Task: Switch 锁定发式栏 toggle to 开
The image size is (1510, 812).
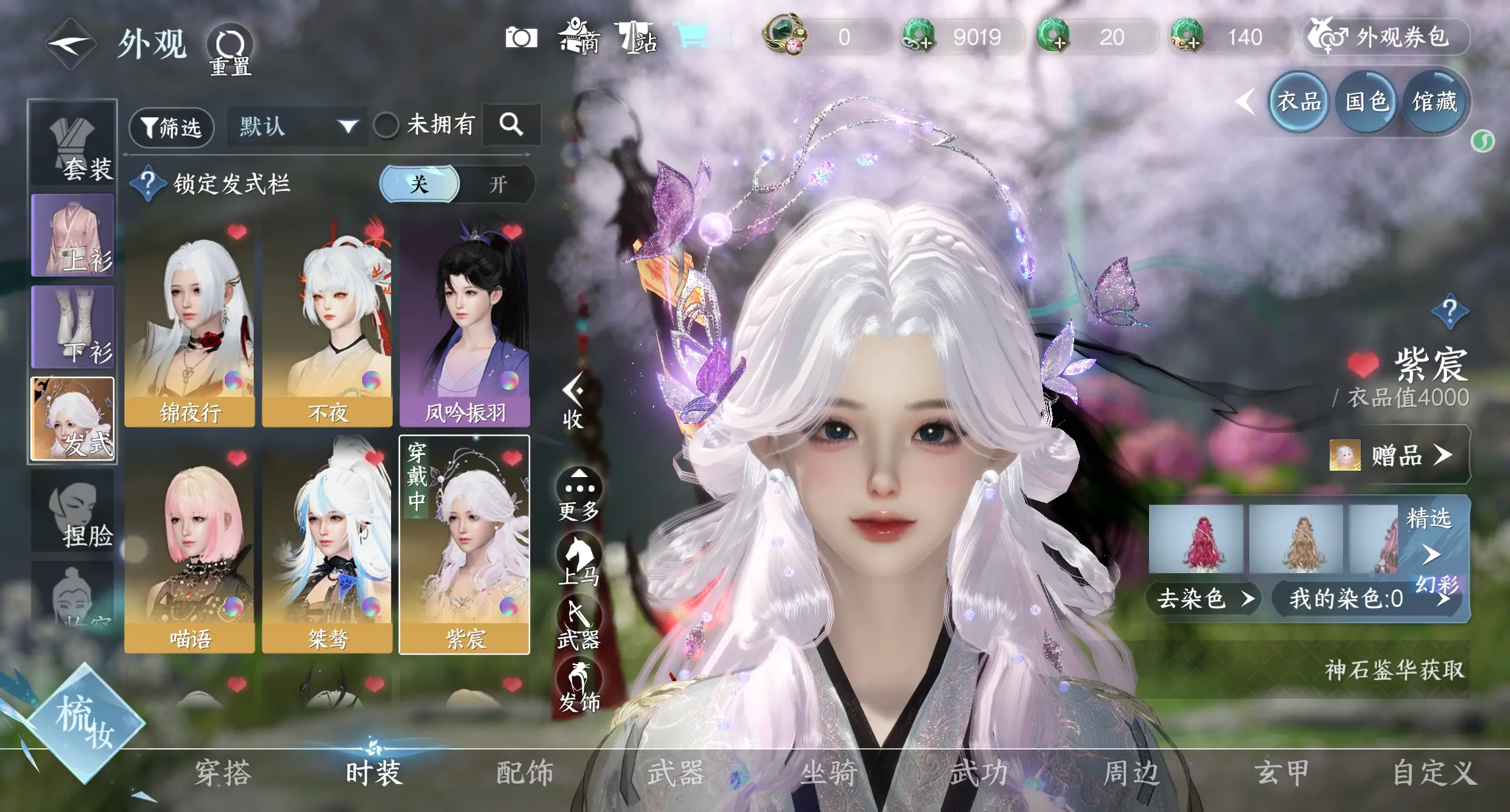Action: click(498, 185)
